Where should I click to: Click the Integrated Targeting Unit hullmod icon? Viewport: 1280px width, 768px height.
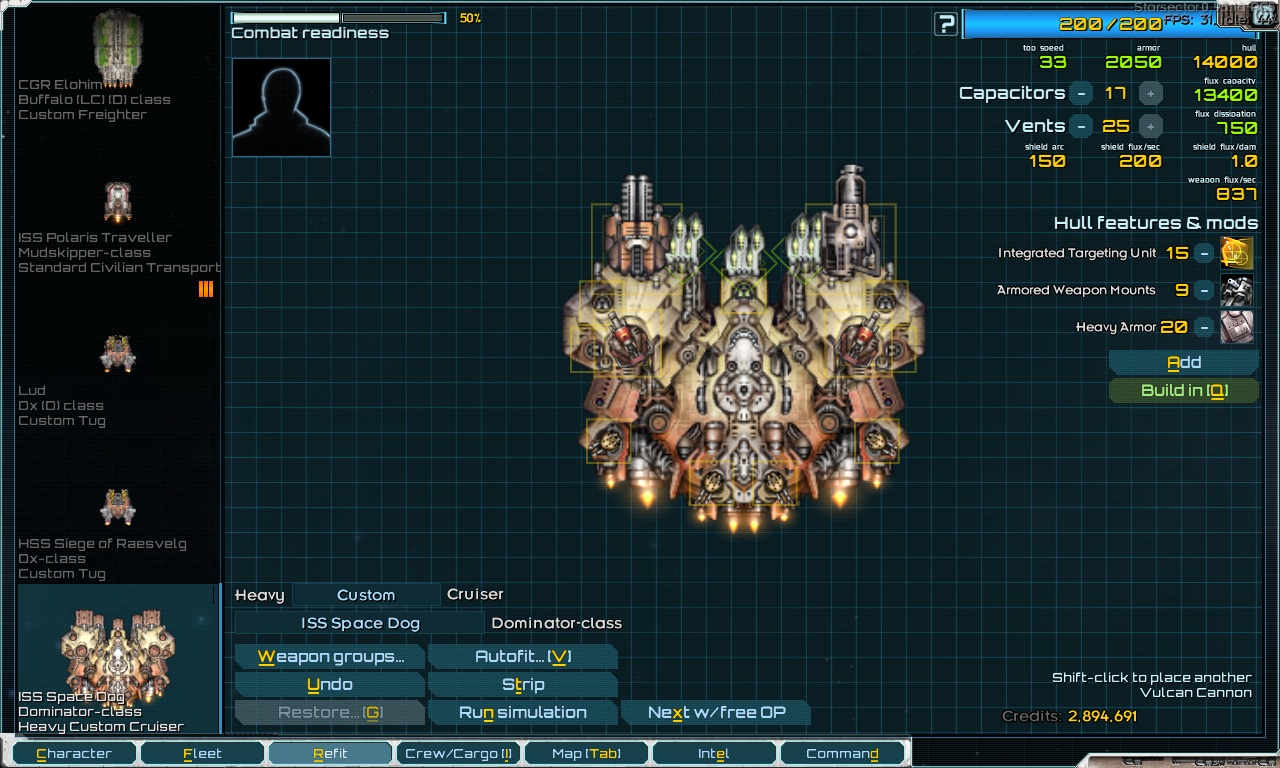(1236, 253)
